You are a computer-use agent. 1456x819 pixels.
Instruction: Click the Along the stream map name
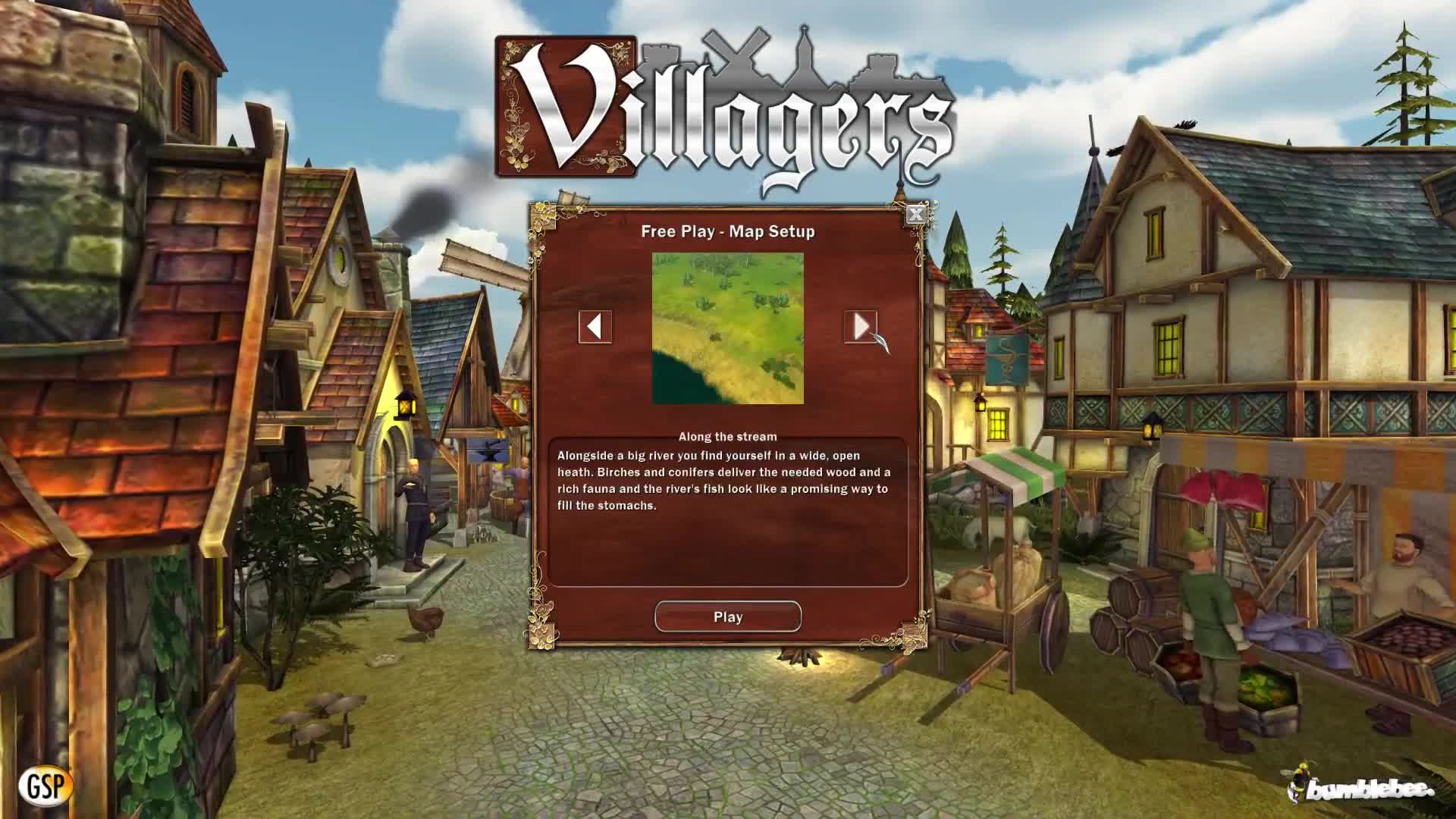click(727, 436)
